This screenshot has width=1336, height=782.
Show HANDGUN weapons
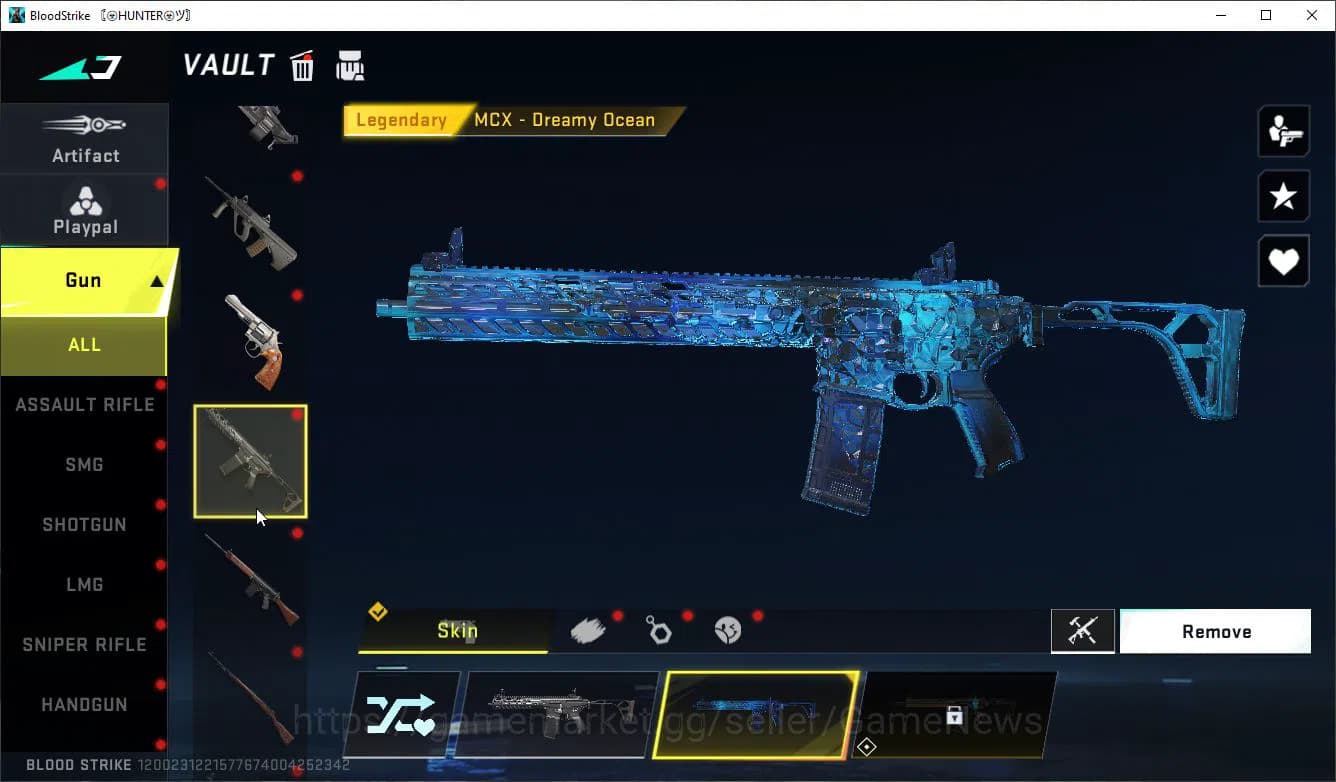84,705
